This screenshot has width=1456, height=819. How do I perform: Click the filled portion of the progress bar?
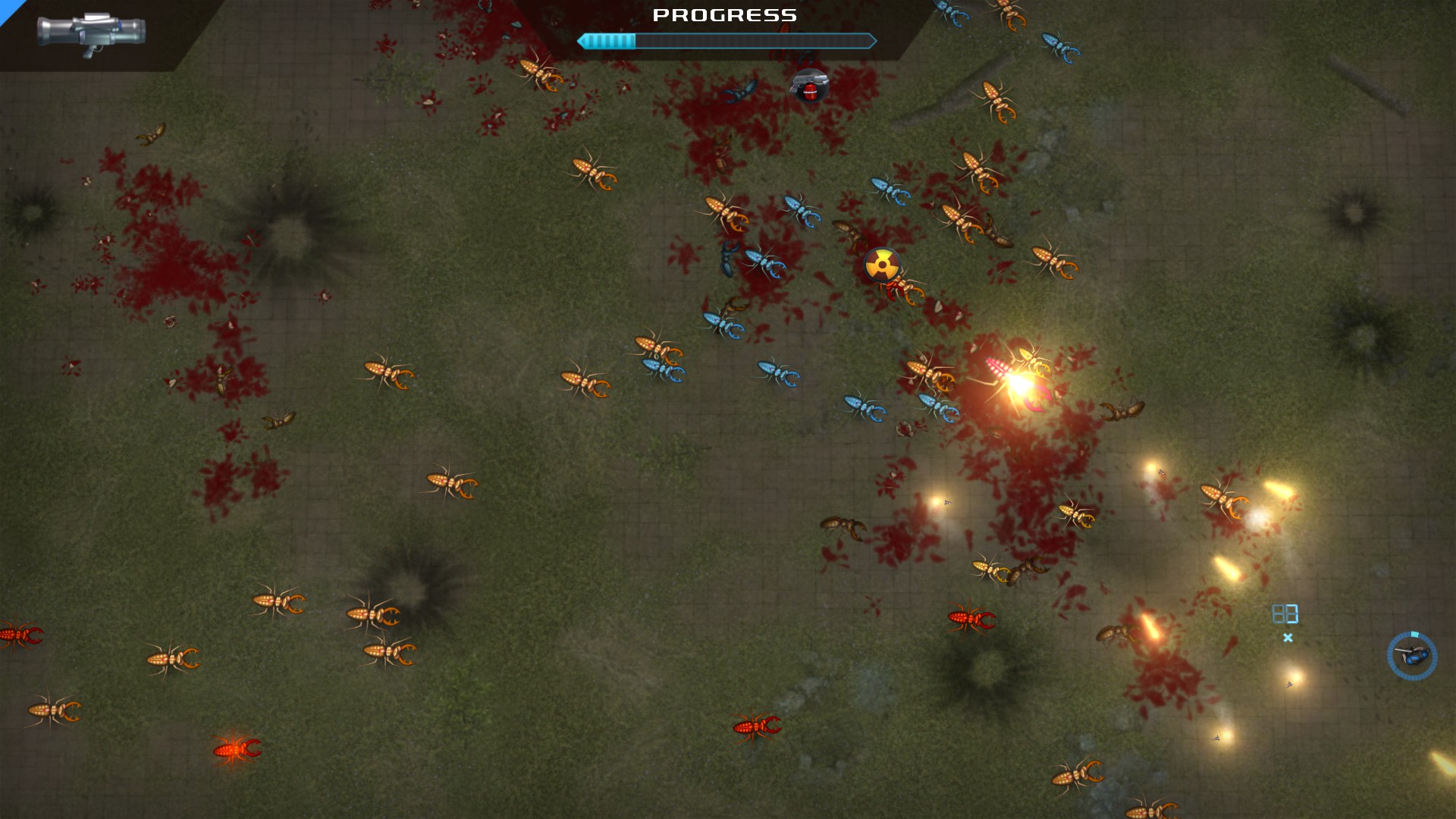click(607, 42)
